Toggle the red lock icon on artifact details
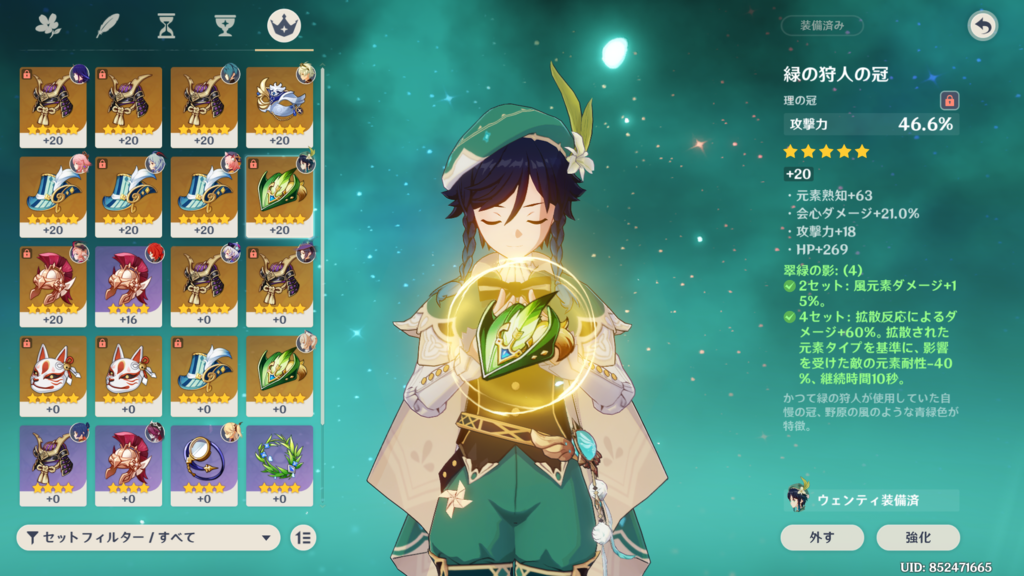Viewport: 1024px width, 576px height. [x=949, y=100]
